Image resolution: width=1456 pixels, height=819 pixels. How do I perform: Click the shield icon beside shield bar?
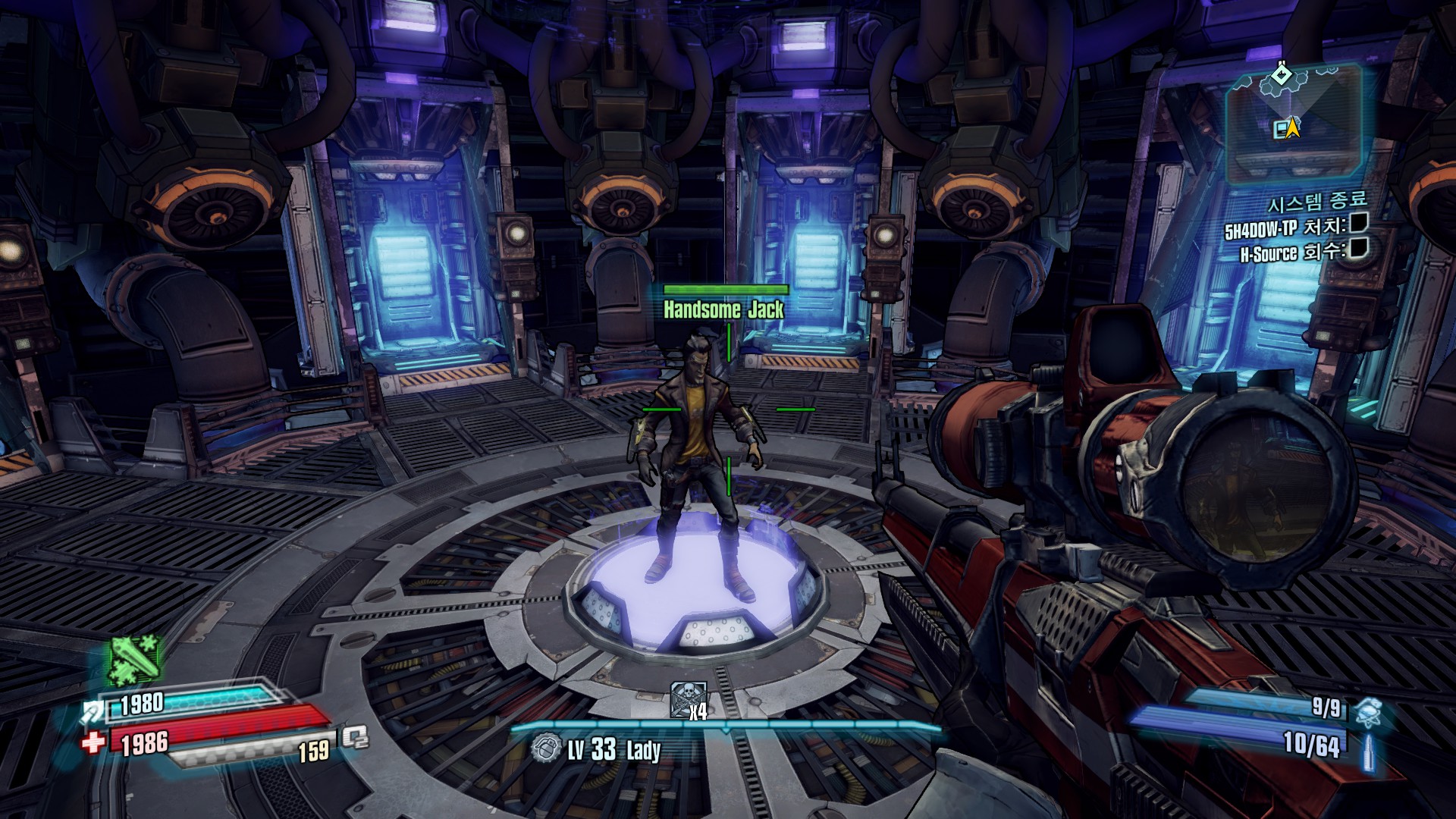94,711
